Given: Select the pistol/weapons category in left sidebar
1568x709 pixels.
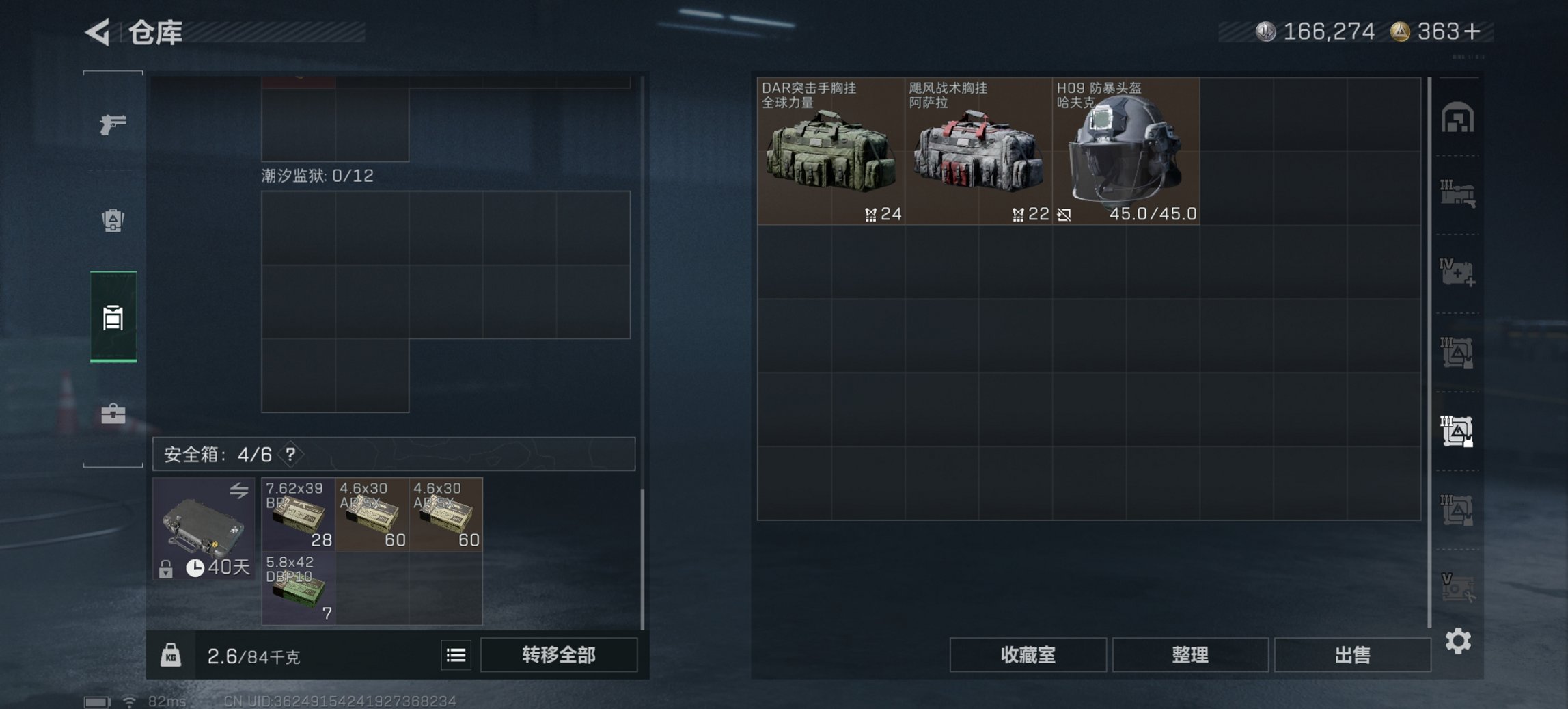Looking at the screenshot, I should click(113, 125).
